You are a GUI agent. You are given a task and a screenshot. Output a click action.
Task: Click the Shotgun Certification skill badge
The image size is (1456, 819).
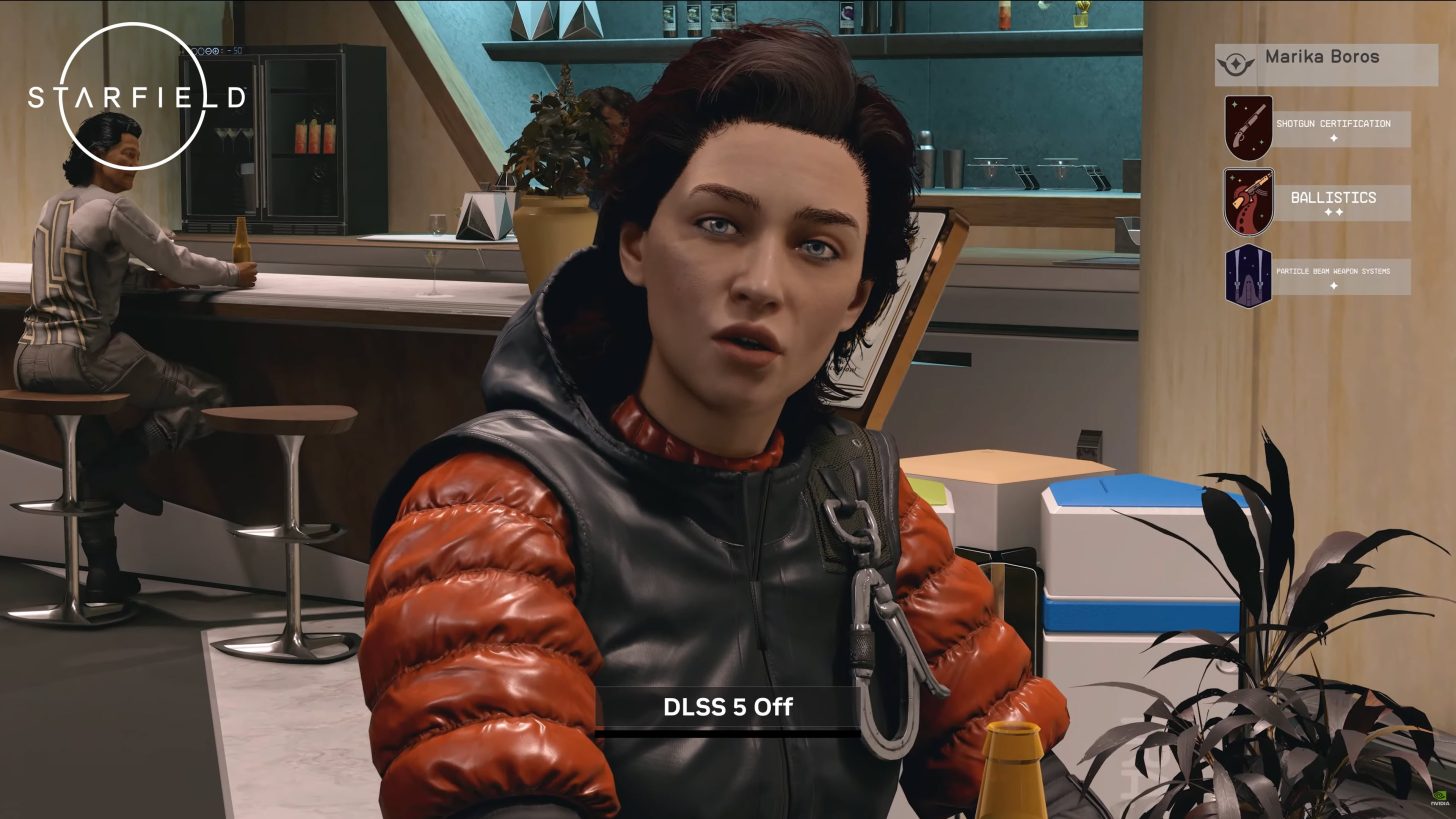(x=1249, y=128)
